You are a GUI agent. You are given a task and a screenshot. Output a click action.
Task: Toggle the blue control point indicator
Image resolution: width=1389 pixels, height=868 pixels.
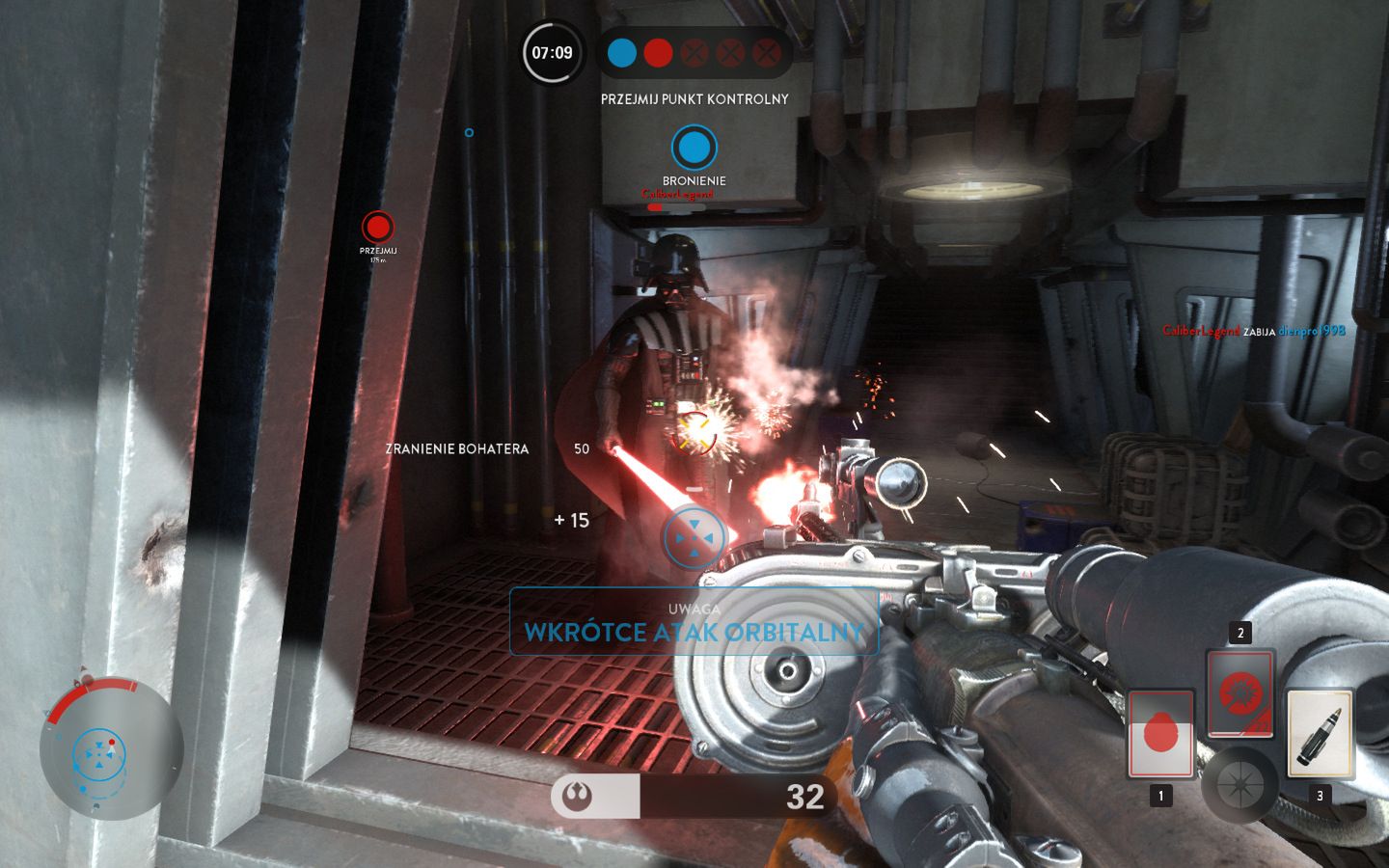click(x=620, y=52)
